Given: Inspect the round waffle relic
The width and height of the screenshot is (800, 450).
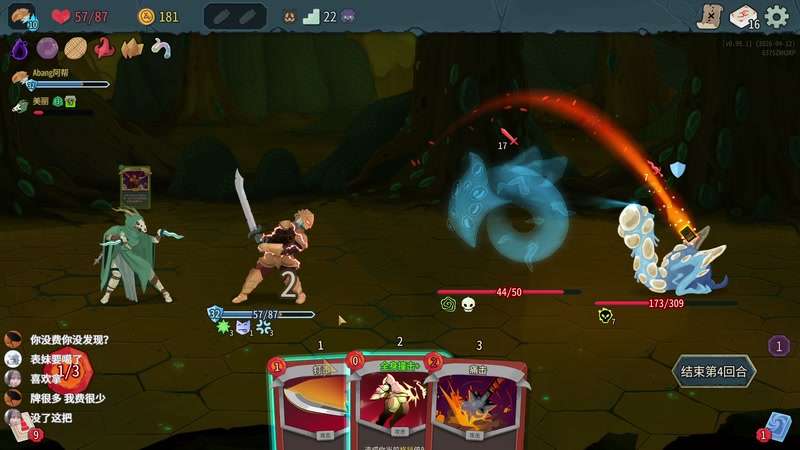Looking at the screenshot, I should pyautogui.click(x=75, y=47).
